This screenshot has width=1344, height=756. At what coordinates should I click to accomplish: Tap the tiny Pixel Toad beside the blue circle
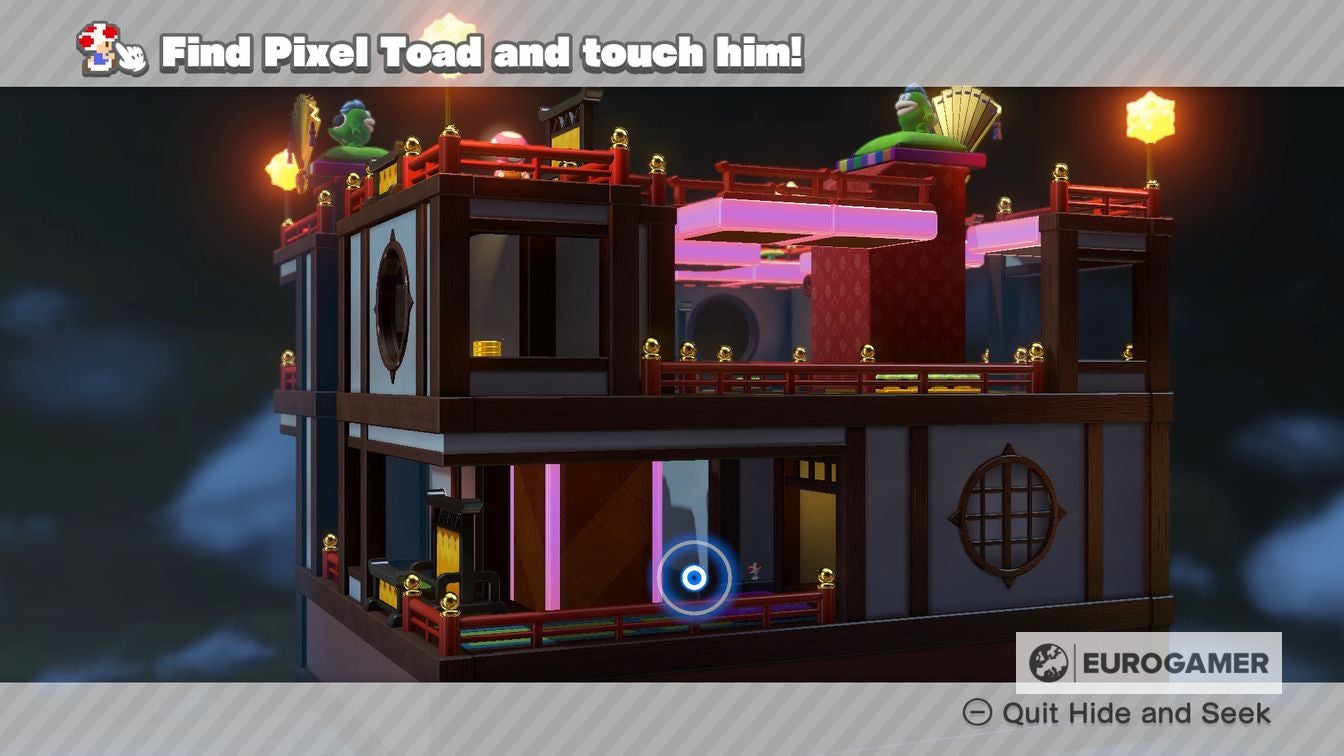click(755, 572)
